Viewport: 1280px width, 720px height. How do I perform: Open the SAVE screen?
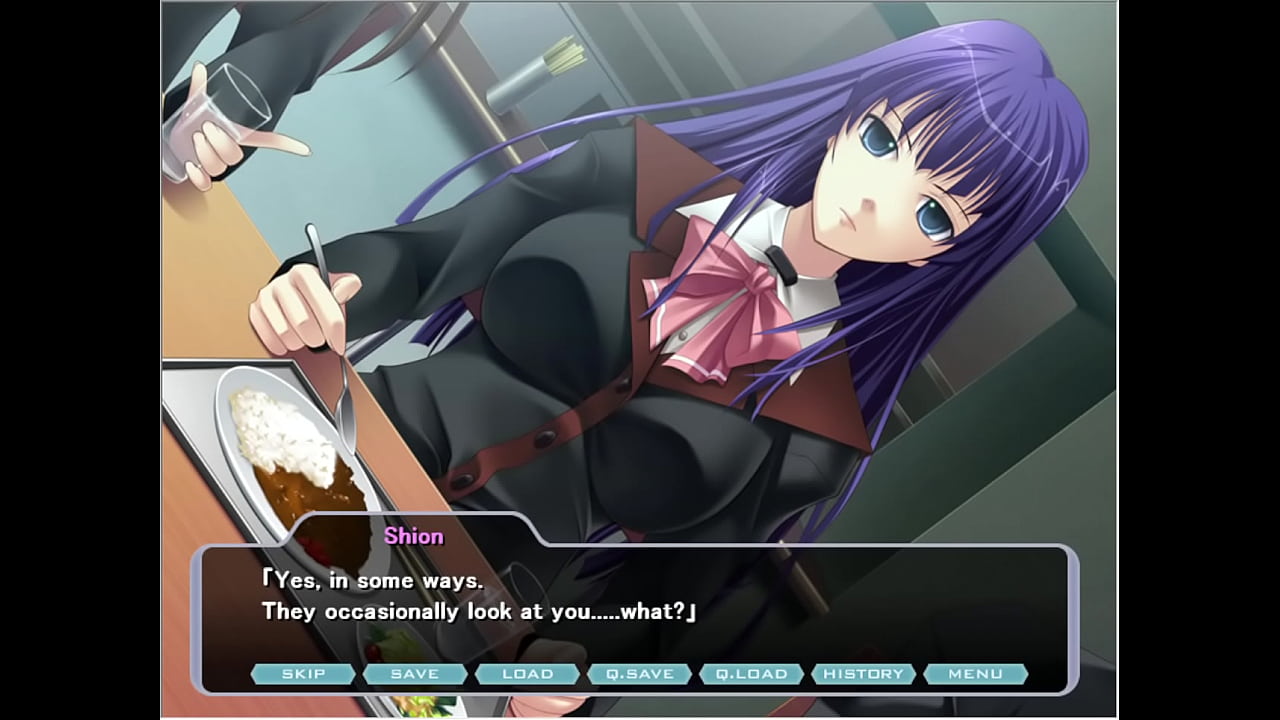click(414, 673)
